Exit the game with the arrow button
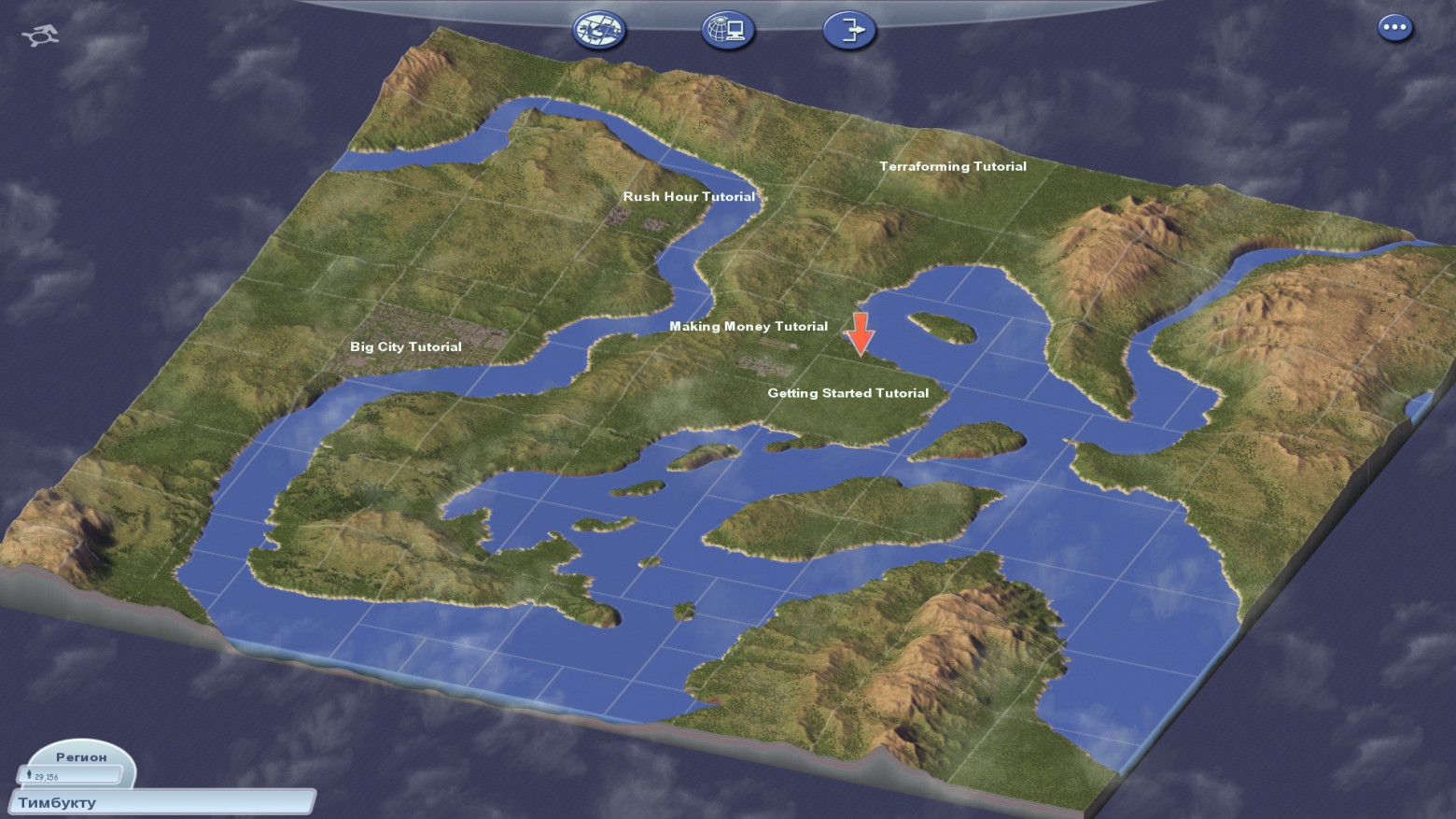 [848, 30]
